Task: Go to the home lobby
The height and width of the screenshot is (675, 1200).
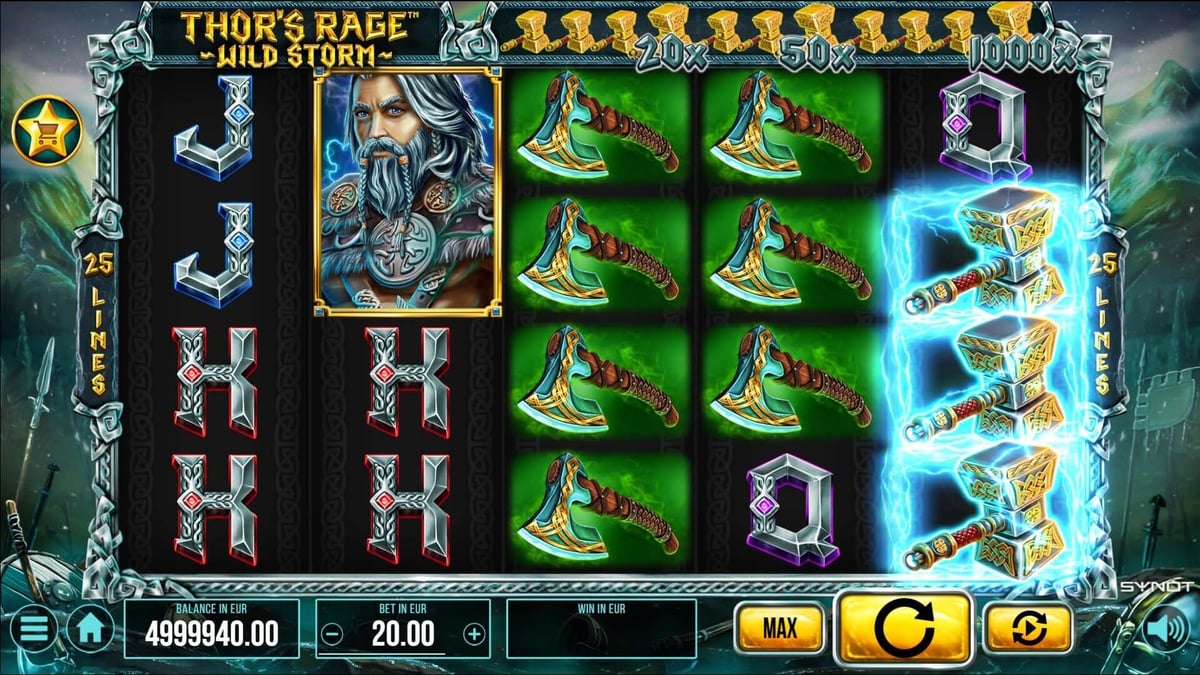Action: click(x=91, y=630)
